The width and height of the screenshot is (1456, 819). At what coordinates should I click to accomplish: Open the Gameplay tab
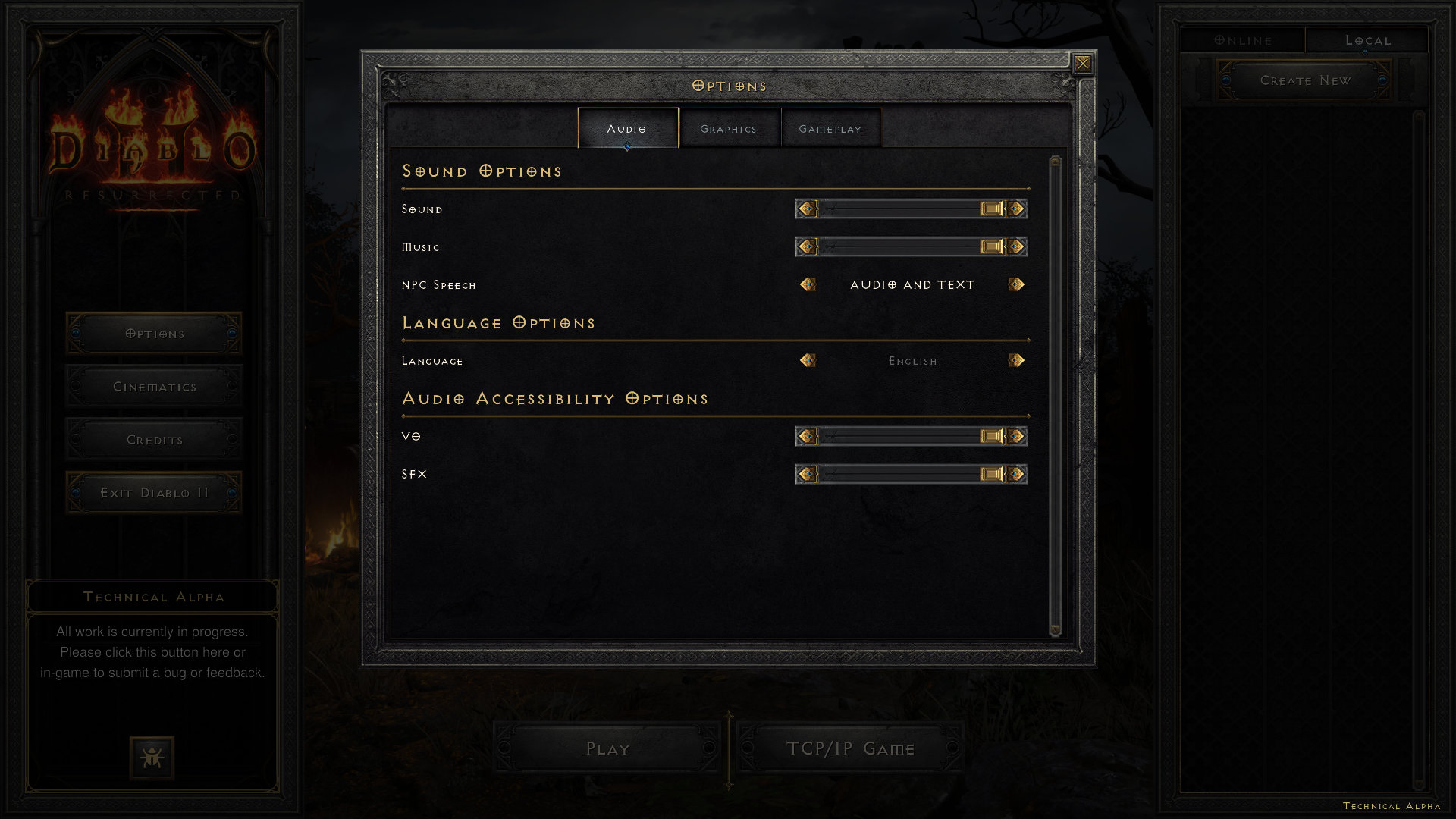(830, 129)
